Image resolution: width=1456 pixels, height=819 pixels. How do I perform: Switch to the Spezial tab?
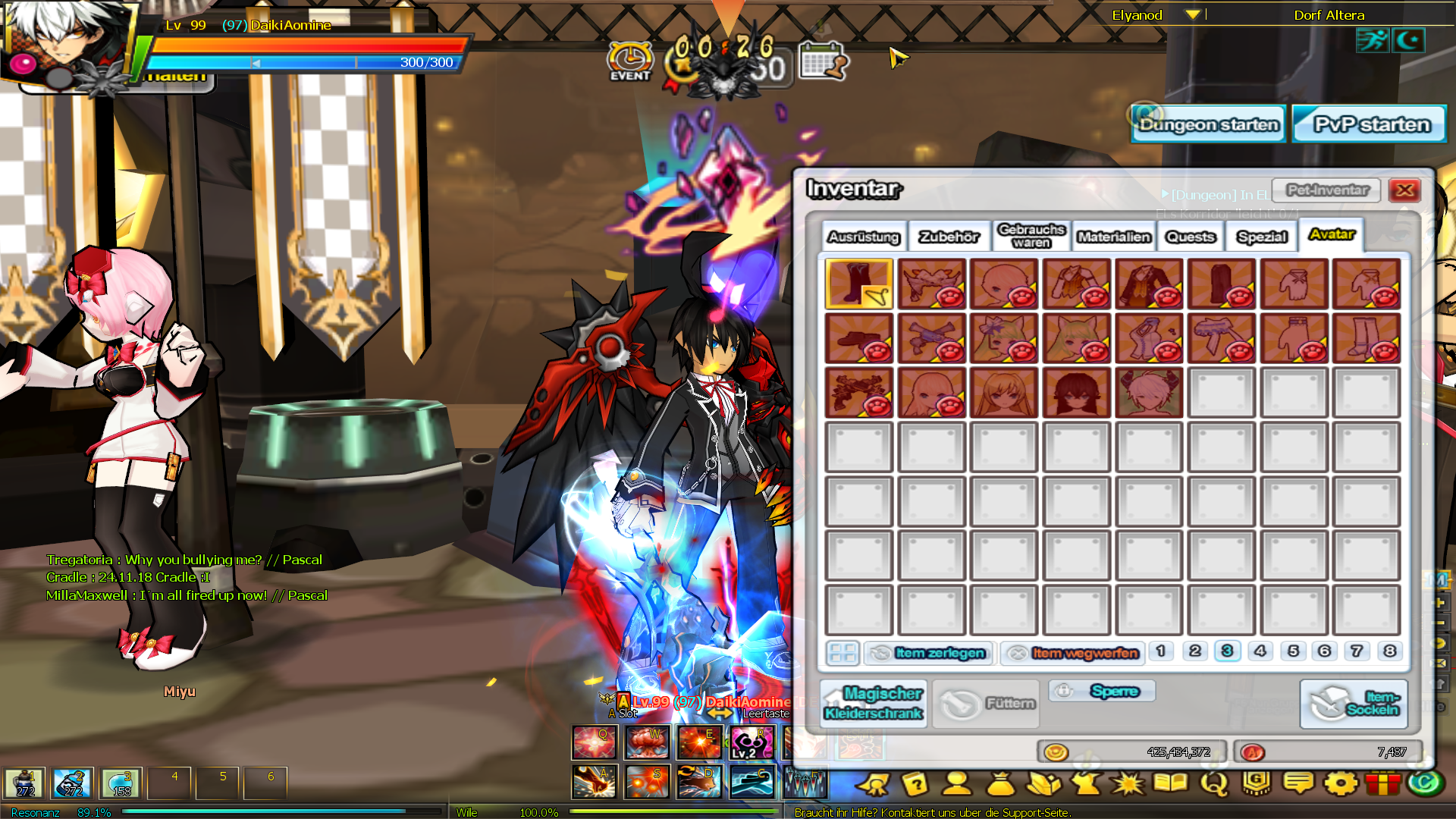pyautogui.click(x=1262, y=237)
